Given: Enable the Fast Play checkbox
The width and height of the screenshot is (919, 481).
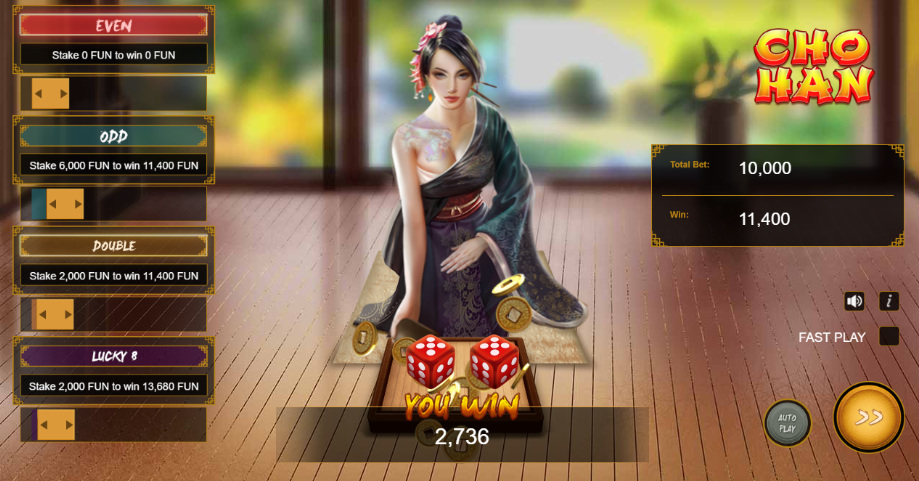Looking at the screenshot, I should click(x=888, y=336).
